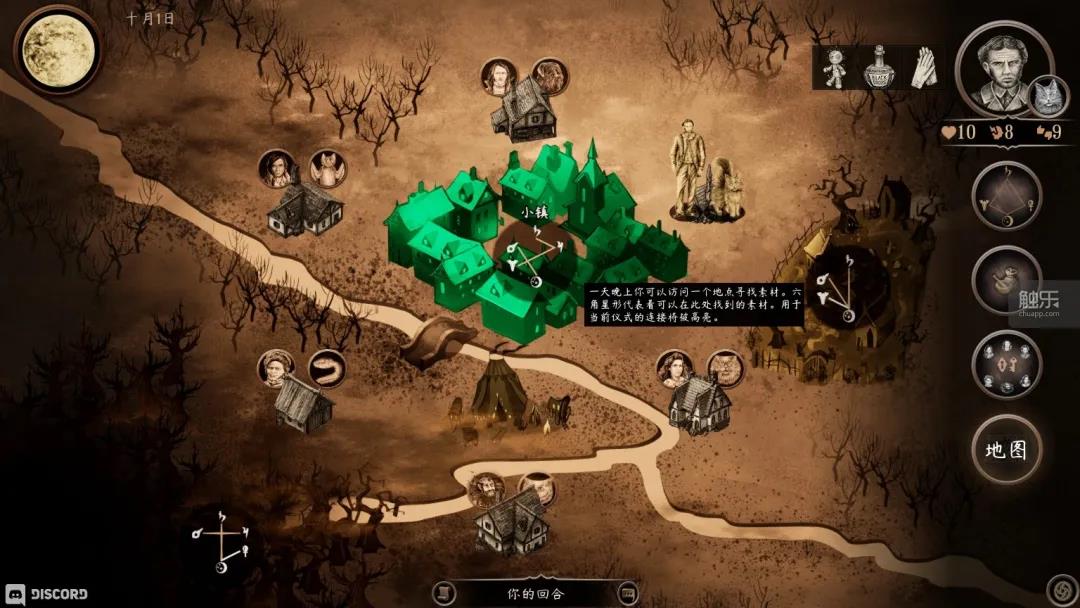Viewport: 1080px width, 608px height.
Task: Select the white gloves item
Action: pyautogui.click(x=924, y=68)
